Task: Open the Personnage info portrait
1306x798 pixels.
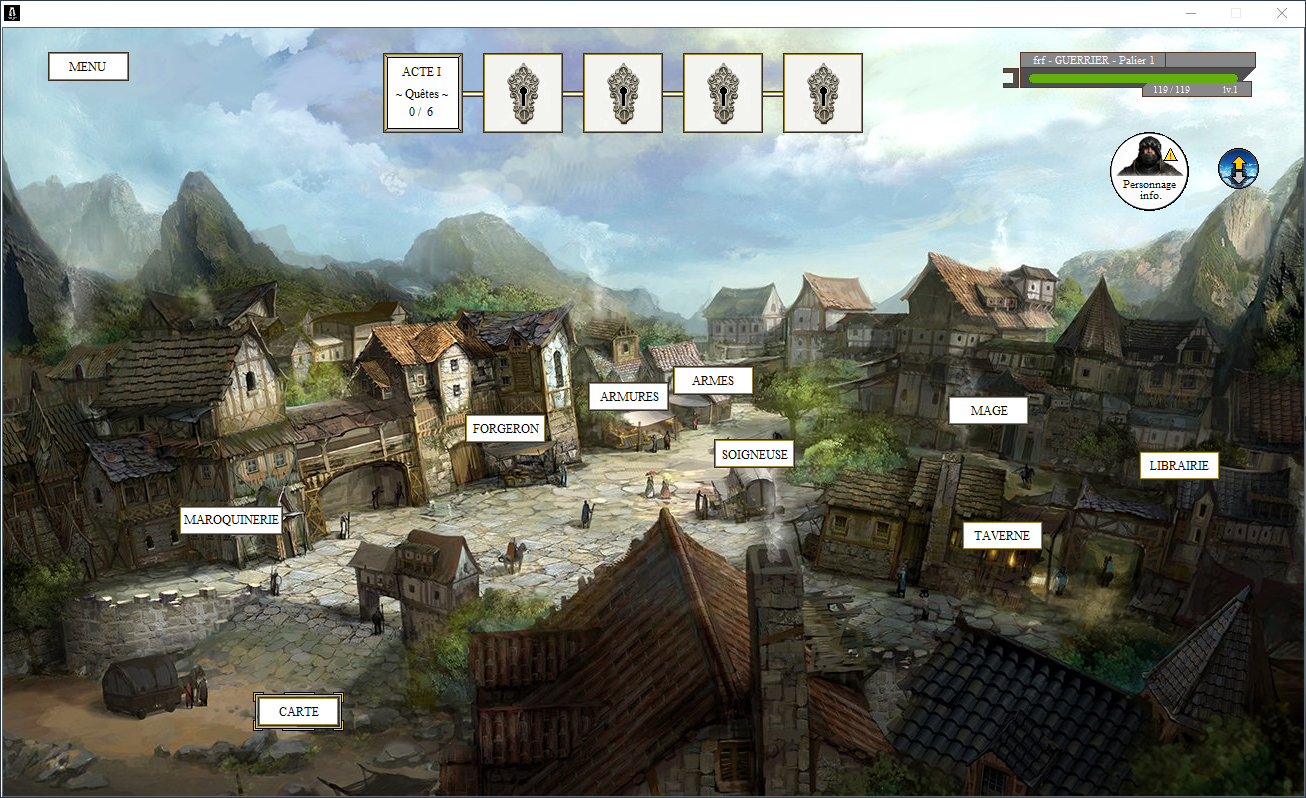Action: coord(1149,171)
